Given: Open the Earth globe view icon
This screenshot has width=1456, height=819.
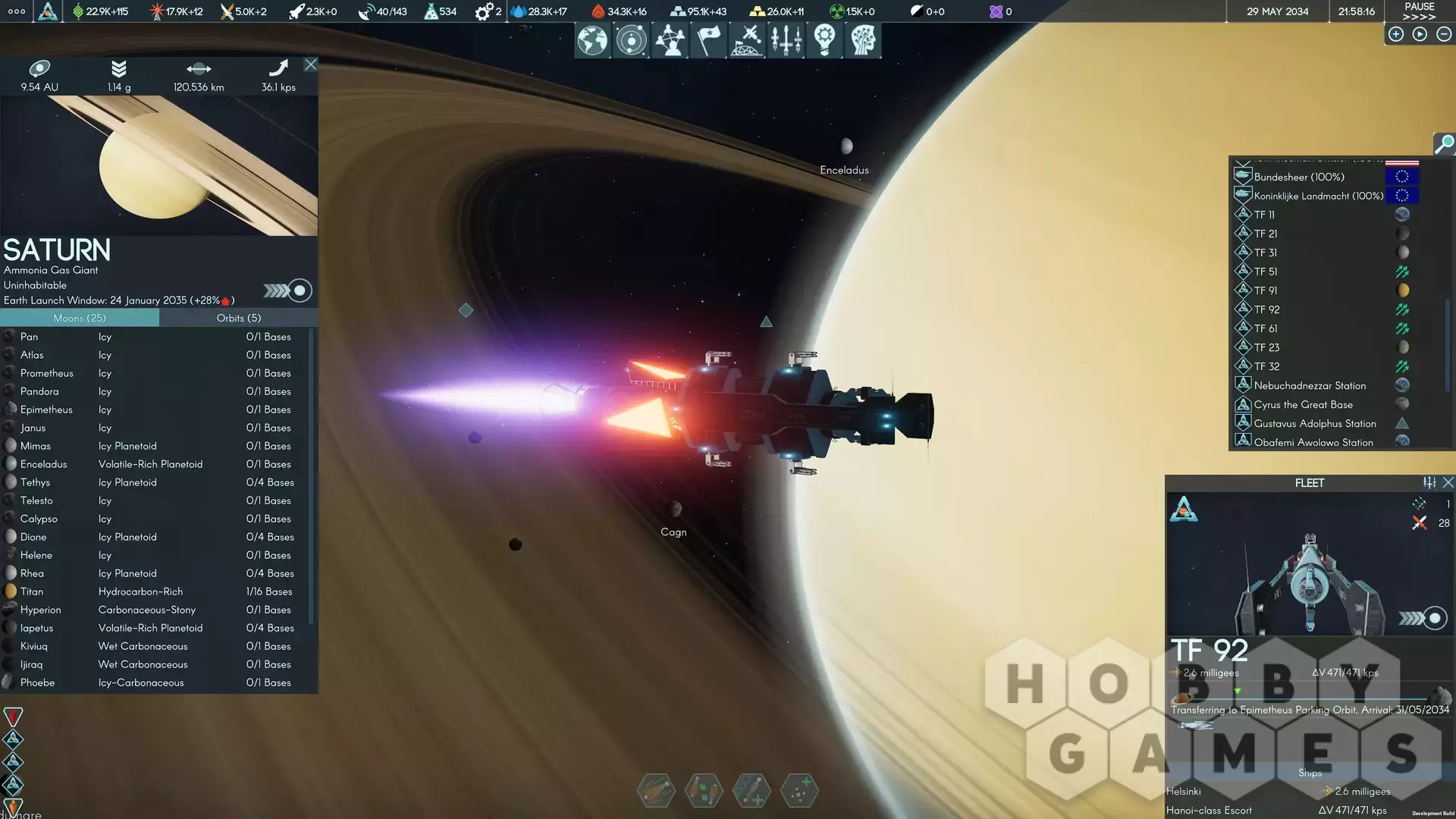Looking at the screenshot, I should click(x=592, y=40).
